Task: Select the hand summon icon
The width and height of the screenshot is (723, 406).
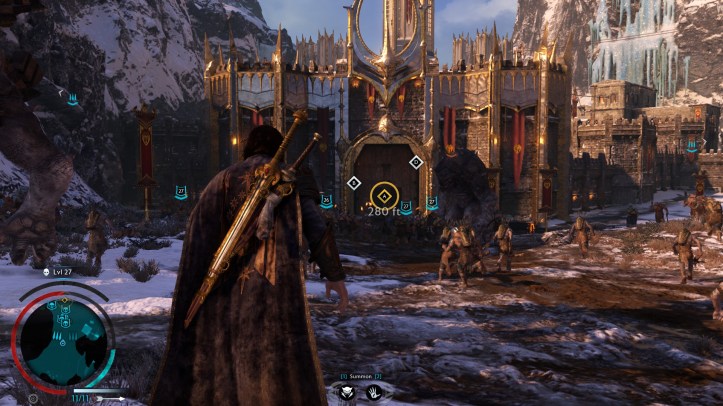Action: point(373,392)
